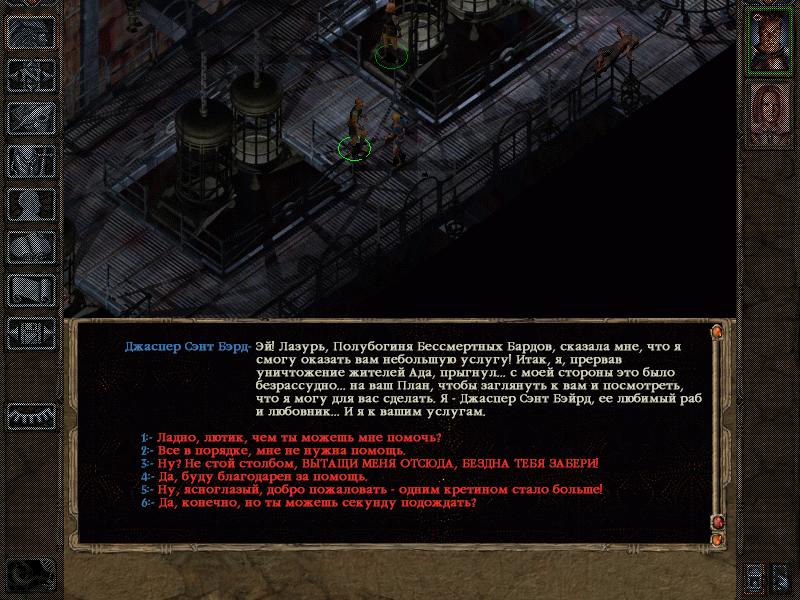Click the top button in the left sidebar
This screenshot has height=600, width=800.
coord(31,32)
